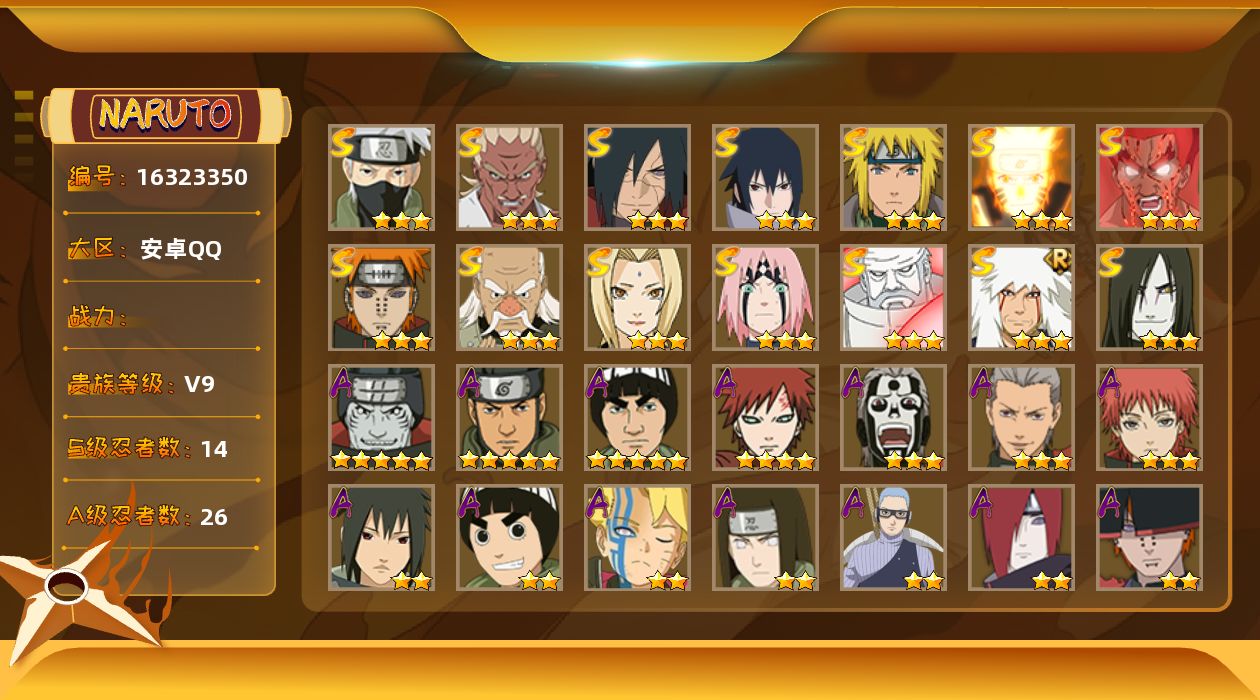Select the skull-faced Hidan portrait

pyautogui.click(x=893, y=417)
